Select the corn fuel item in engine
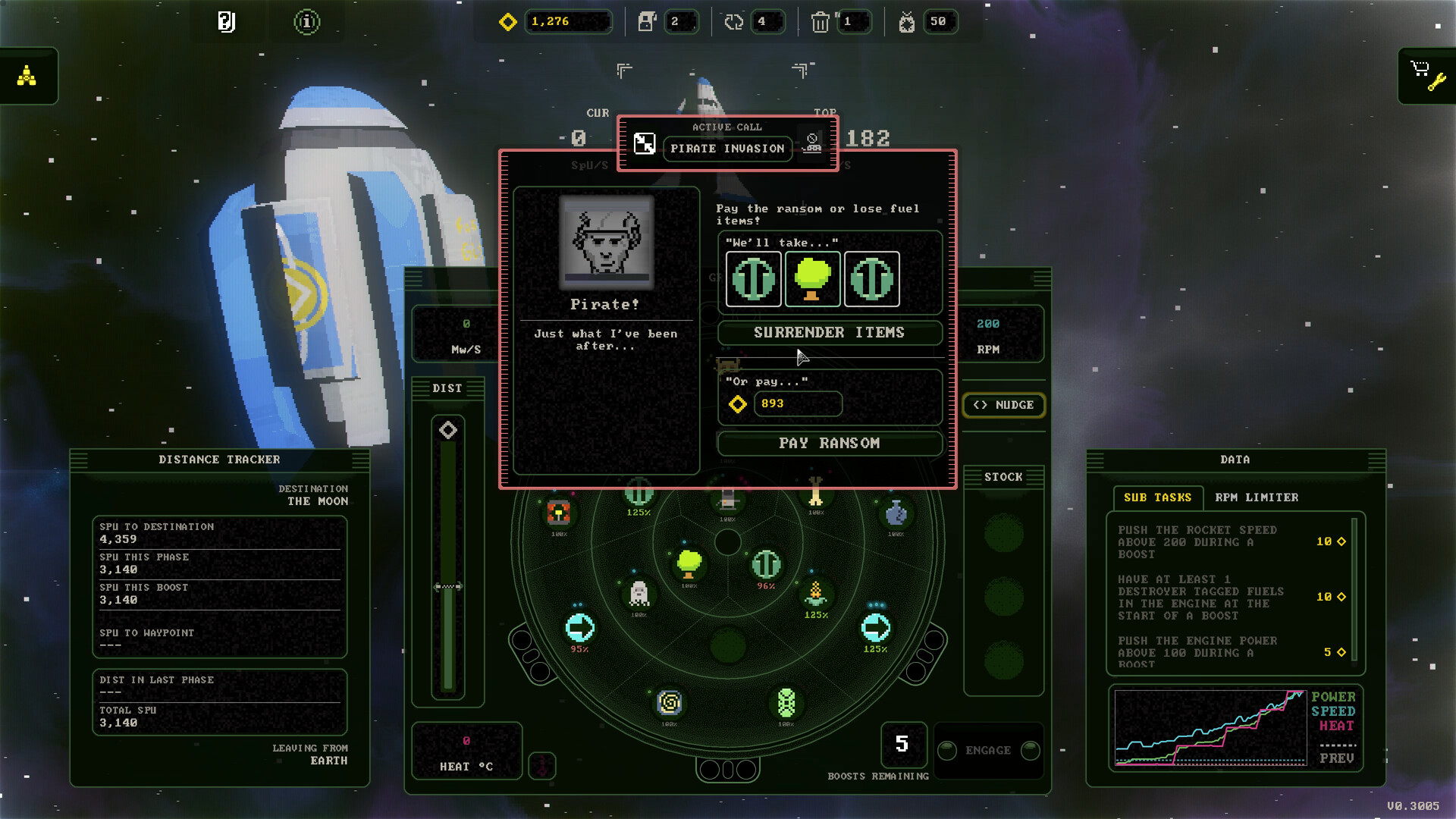Screen dimensions: 1456x819 click(815, 592)
